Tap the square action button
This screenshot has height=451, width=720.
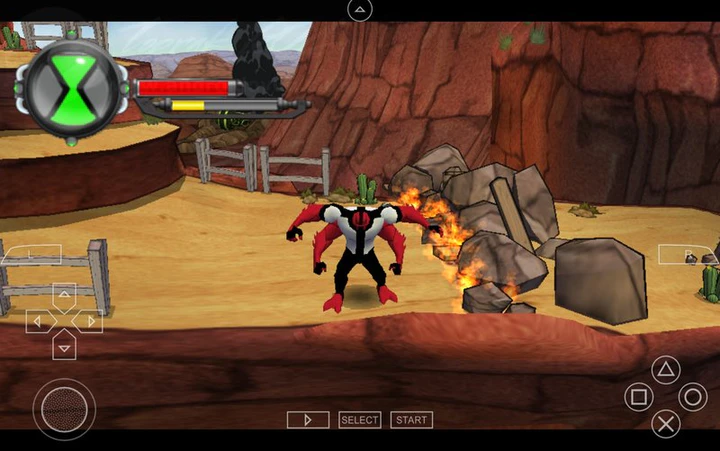click(639, 397)
